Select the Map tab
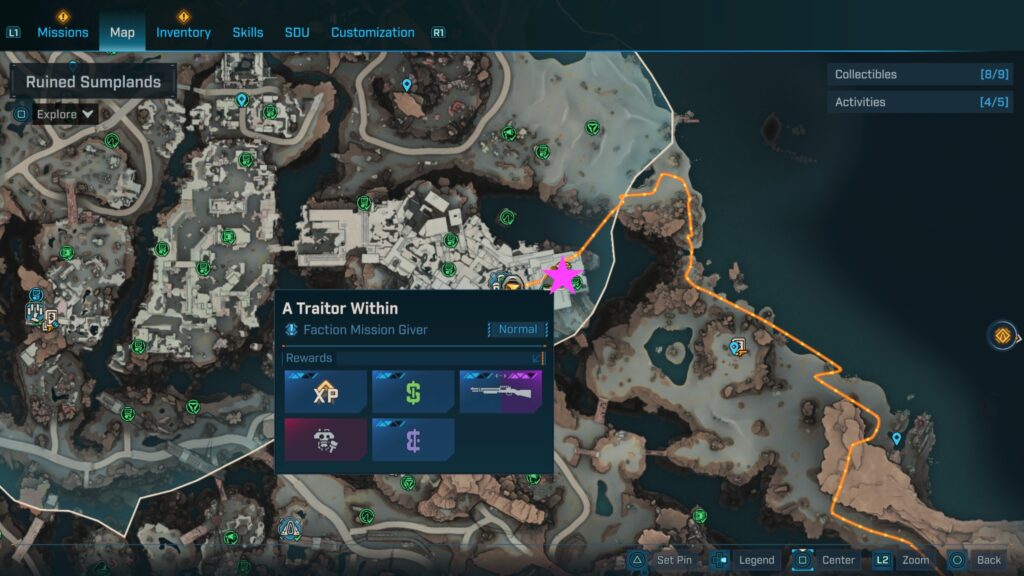Screen dimensions: 1024x576 coord(122,32)
